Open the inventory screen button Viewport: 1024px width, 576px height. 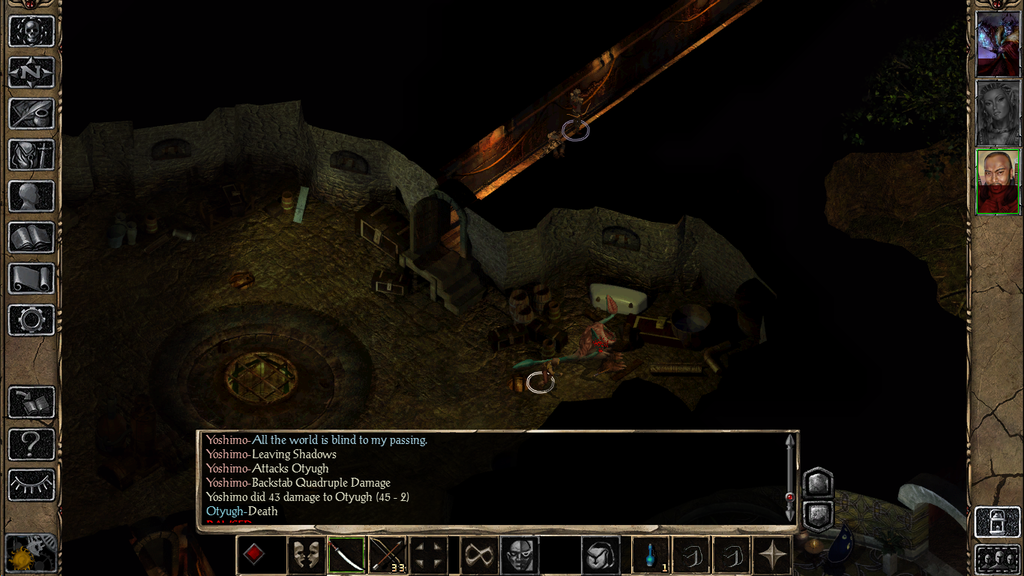click(x=31, y=155)
